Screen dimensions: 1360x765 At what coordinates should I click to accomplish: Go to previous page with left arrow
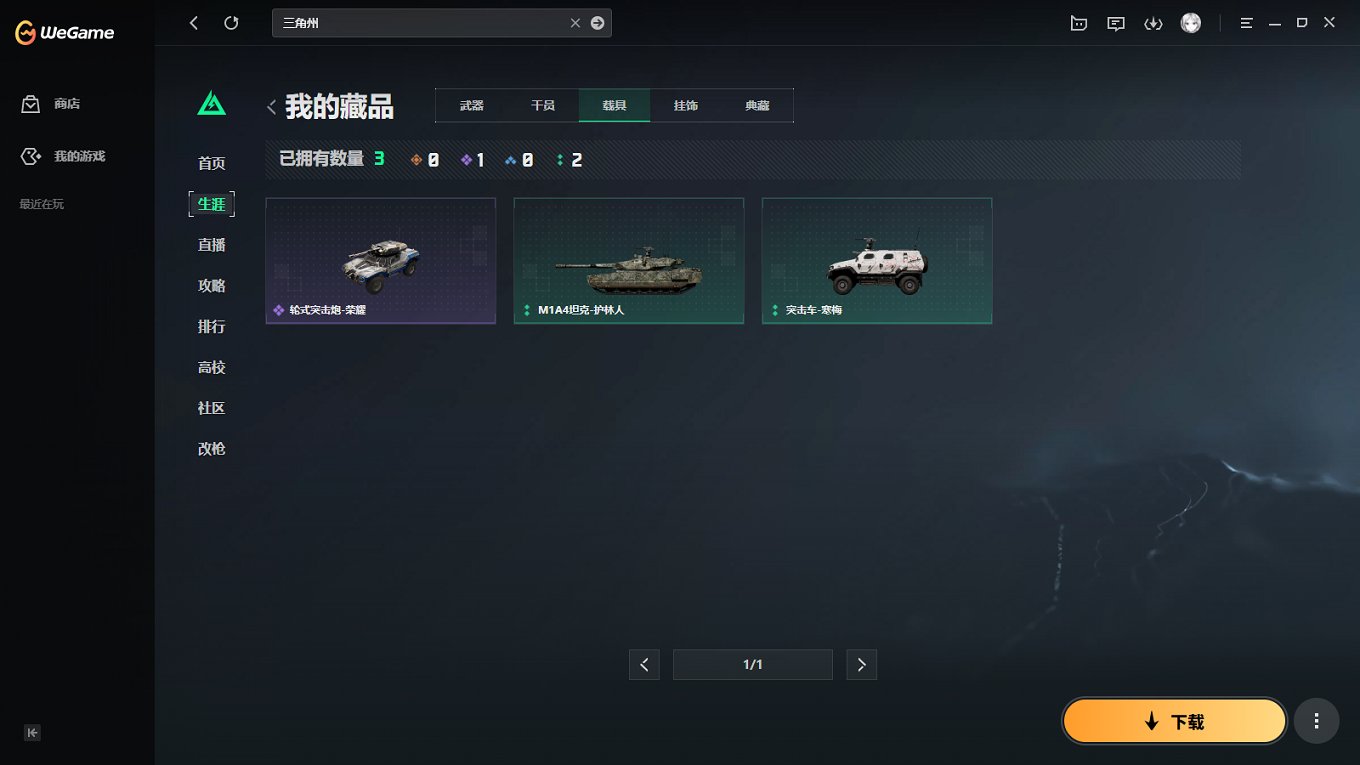(644, 664)
